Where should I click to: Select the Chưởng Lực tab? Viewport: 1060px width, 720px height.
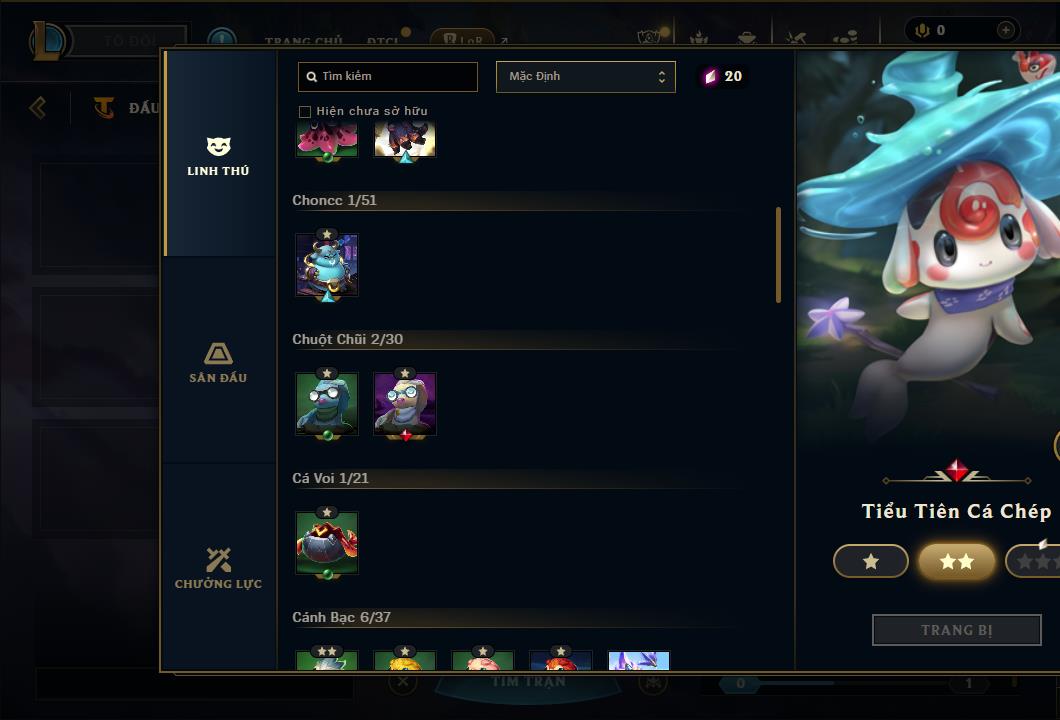pos(218,568)
